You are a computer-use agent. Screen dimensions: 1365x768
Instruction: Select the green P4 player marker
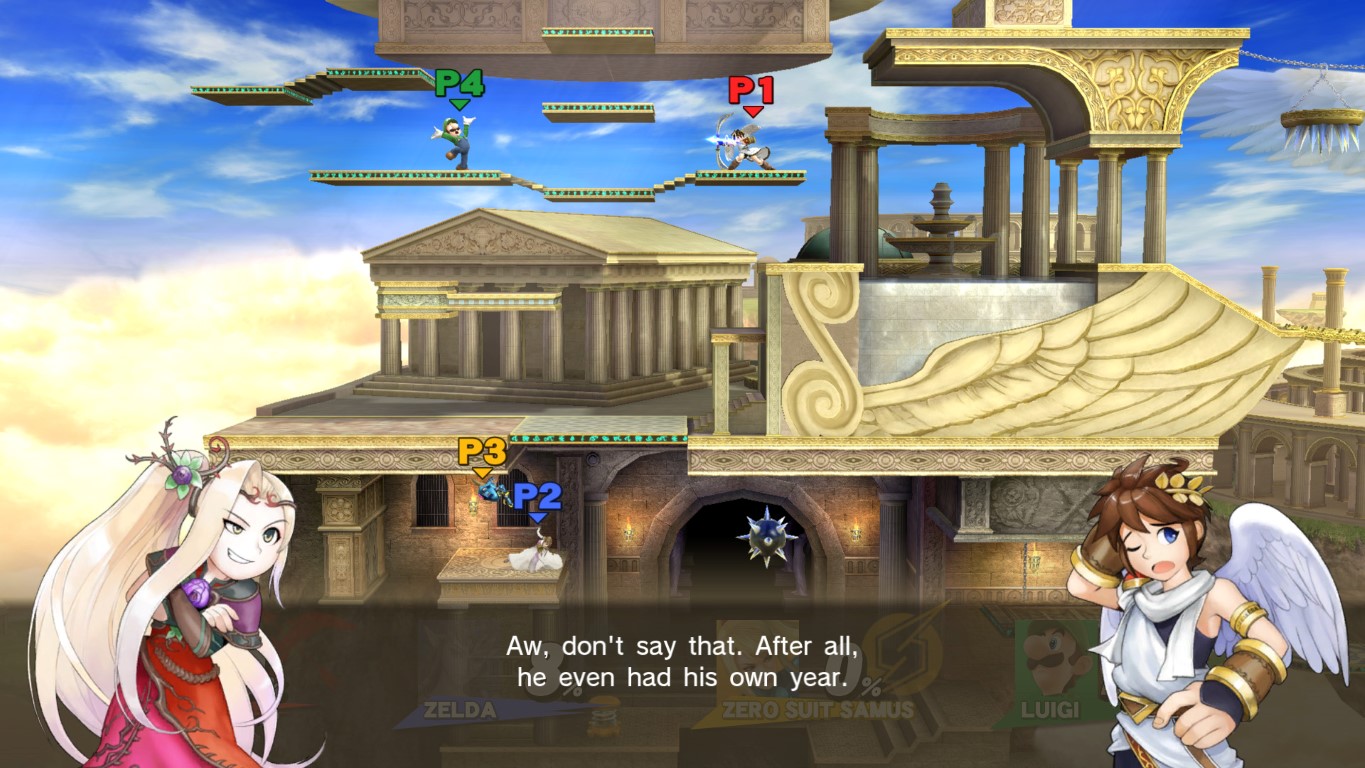[459, 85]
